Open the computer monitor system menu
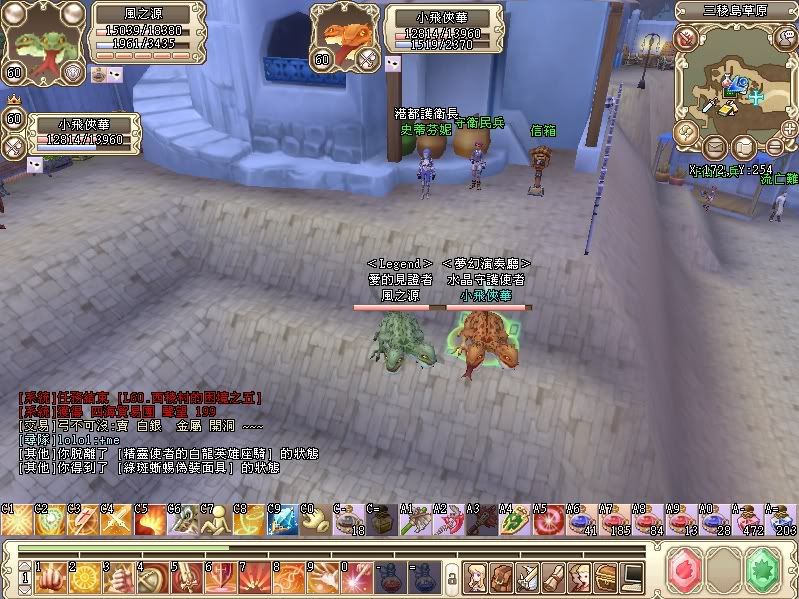Viewport: 799px width, 599px height. (x=632, y=576)
